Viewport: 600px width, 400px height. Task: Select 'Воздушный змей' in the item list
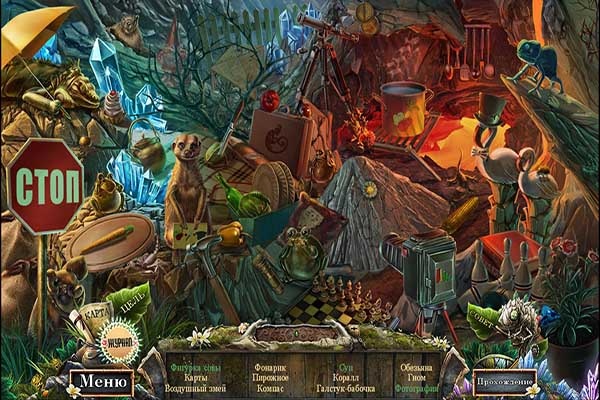[x=195, y=388]
